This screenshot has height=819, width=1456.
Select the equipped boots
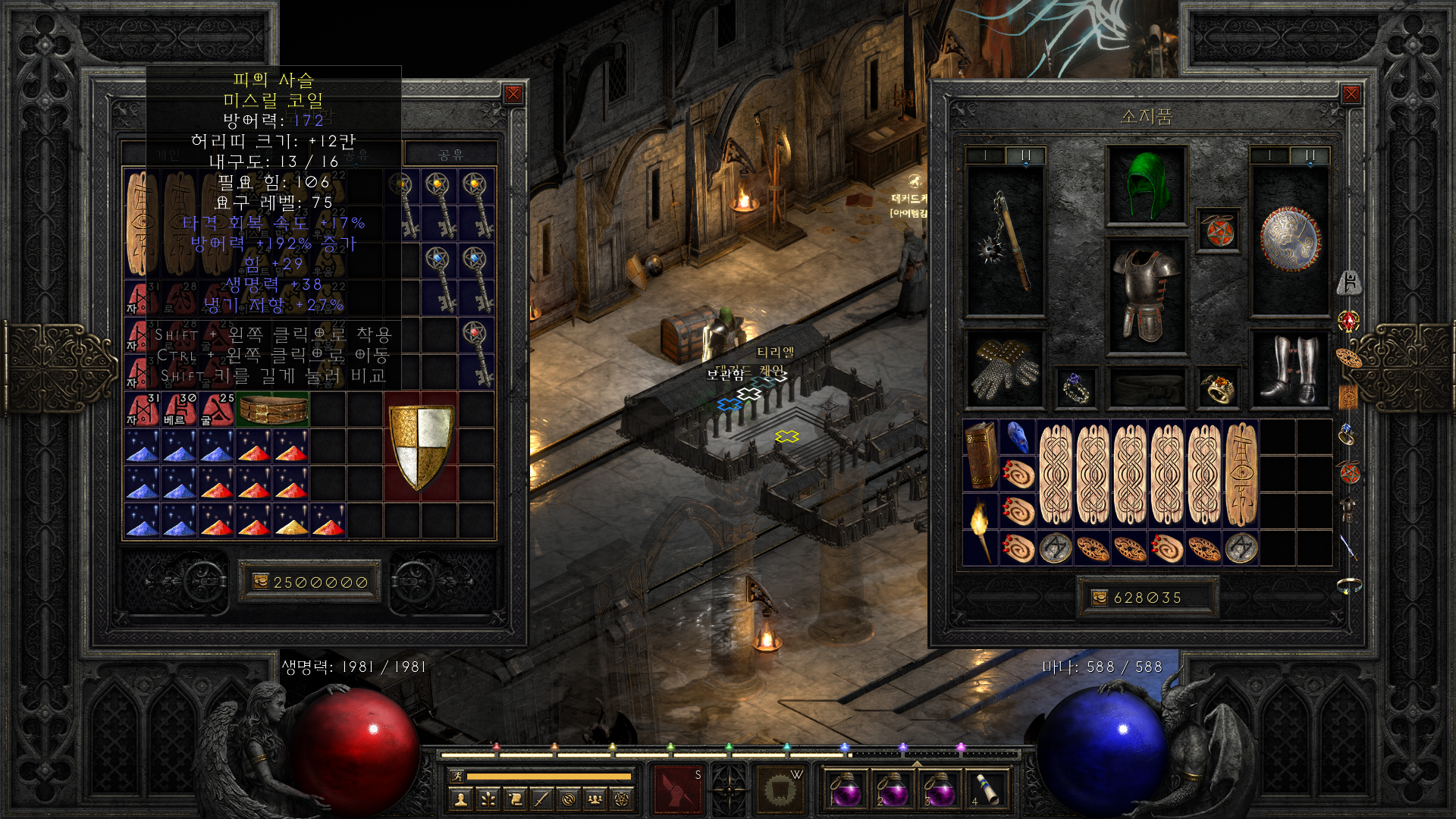click(x=1289, y=369)
